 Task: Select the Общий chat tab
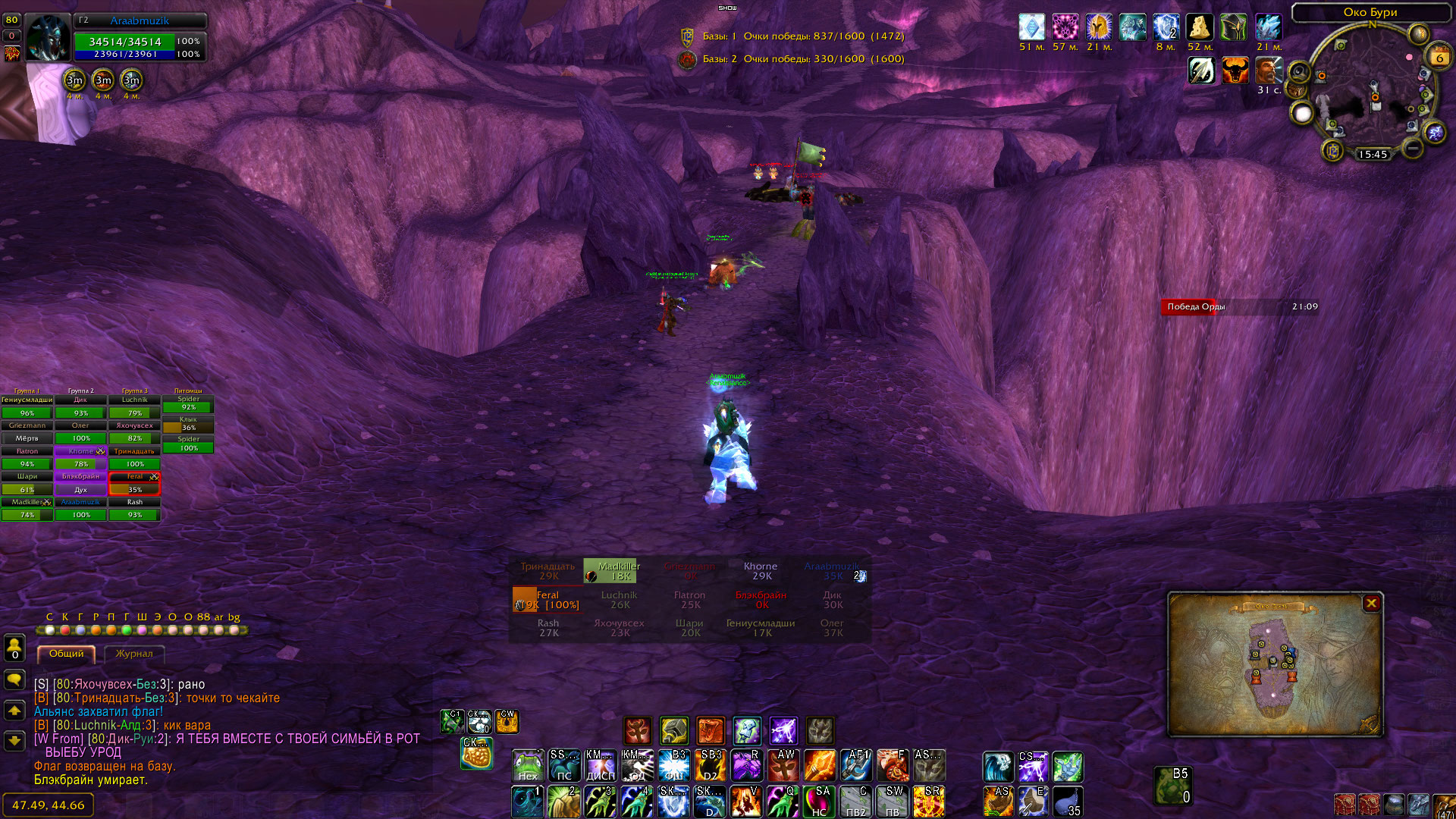67,654
